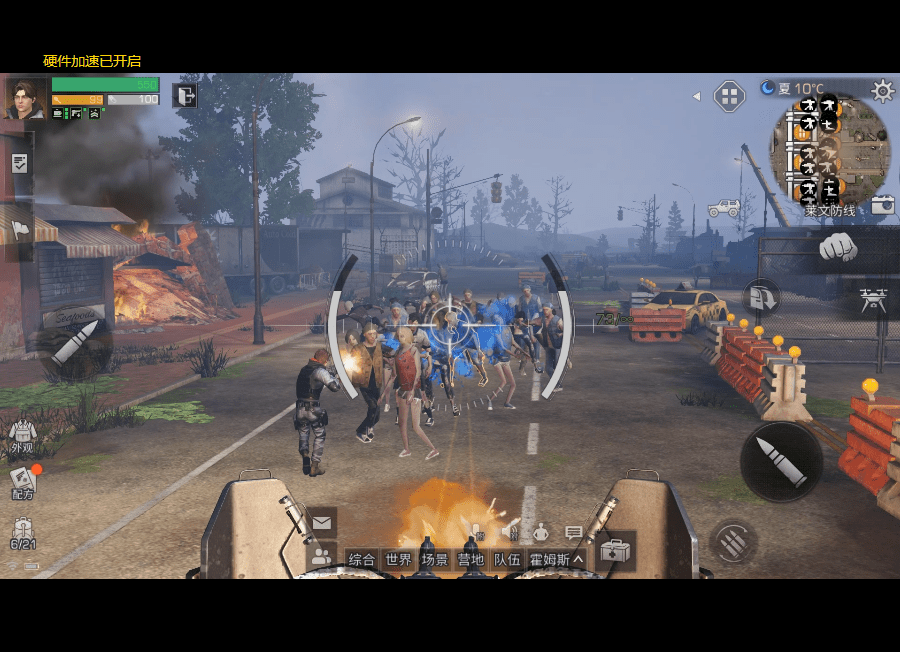Open the 外观 appearance menu
900x652 pixels.
point(22,435)
